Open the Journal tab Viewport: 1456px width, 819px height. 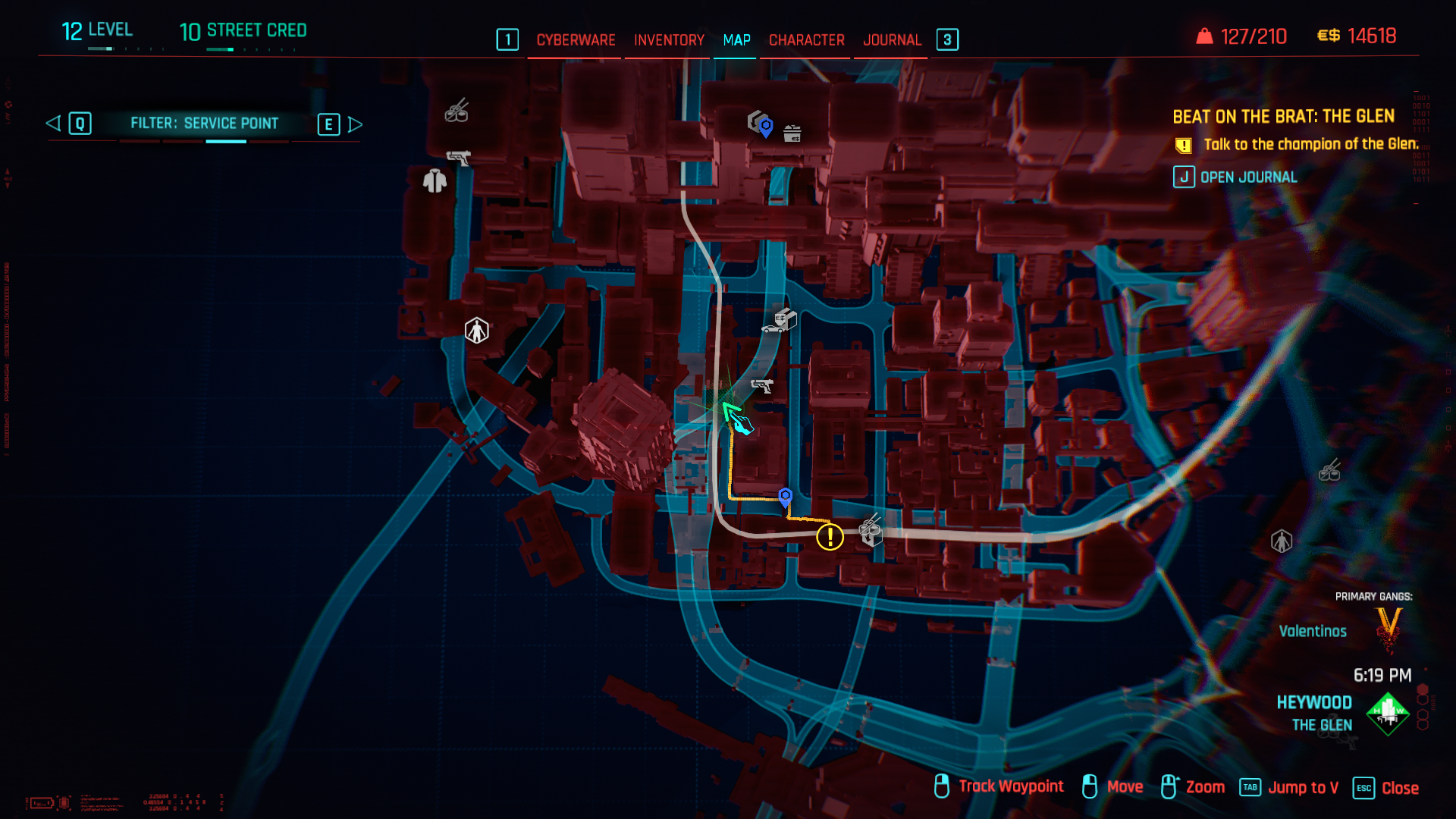click(x=892, y=40)
